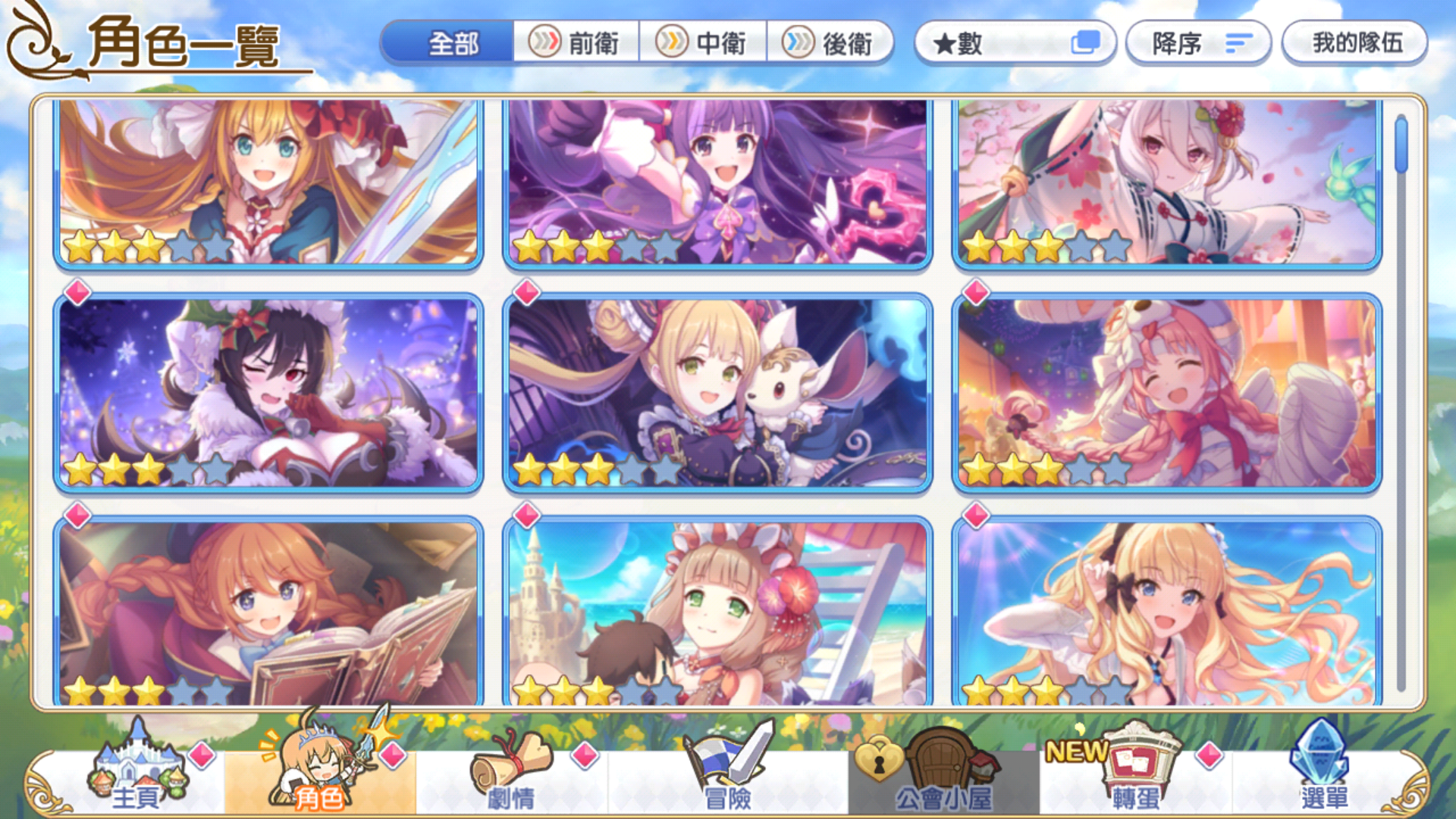Open the ★數 sort criteria dropdown

1016,43
